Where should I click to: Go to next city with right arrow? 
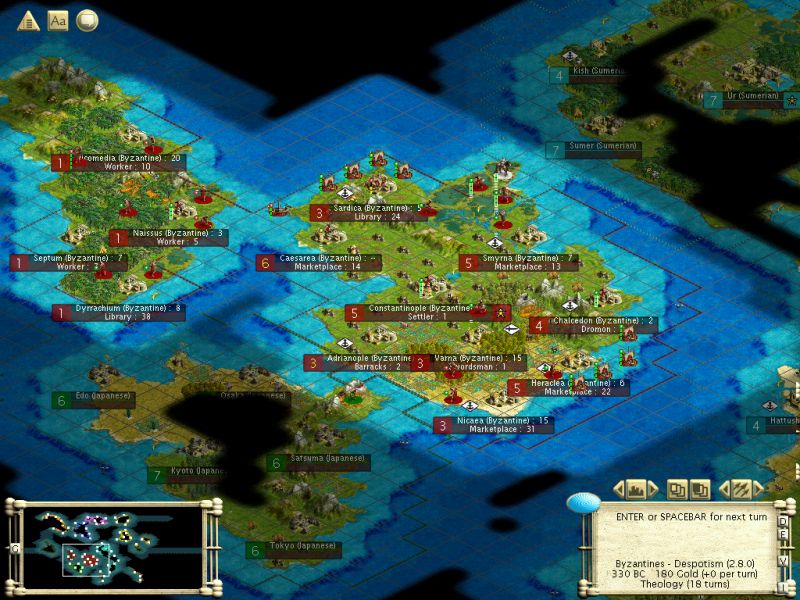pos(652,489)
